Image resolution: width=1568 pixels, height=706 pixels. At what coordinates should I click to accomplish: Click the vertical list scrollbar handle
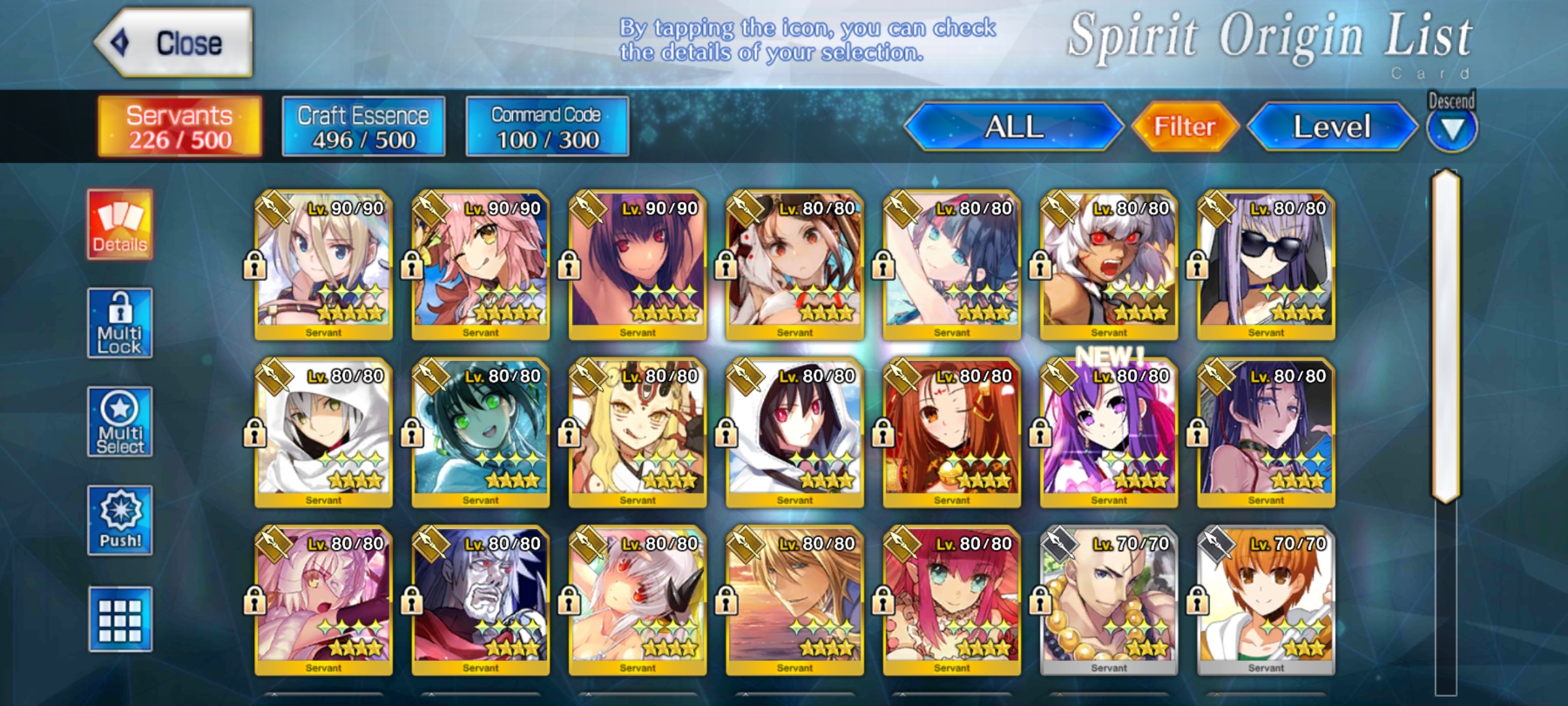click(x=1446, y=337)
